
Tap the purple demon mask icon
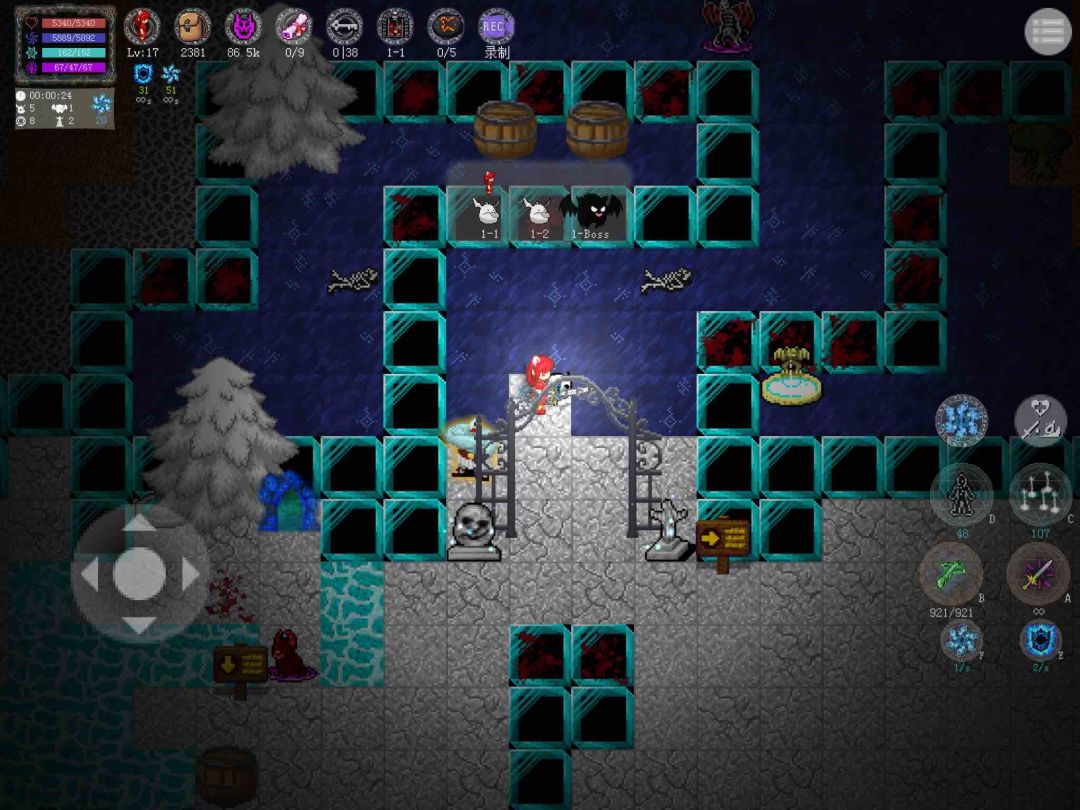click(x=243, y=26)
